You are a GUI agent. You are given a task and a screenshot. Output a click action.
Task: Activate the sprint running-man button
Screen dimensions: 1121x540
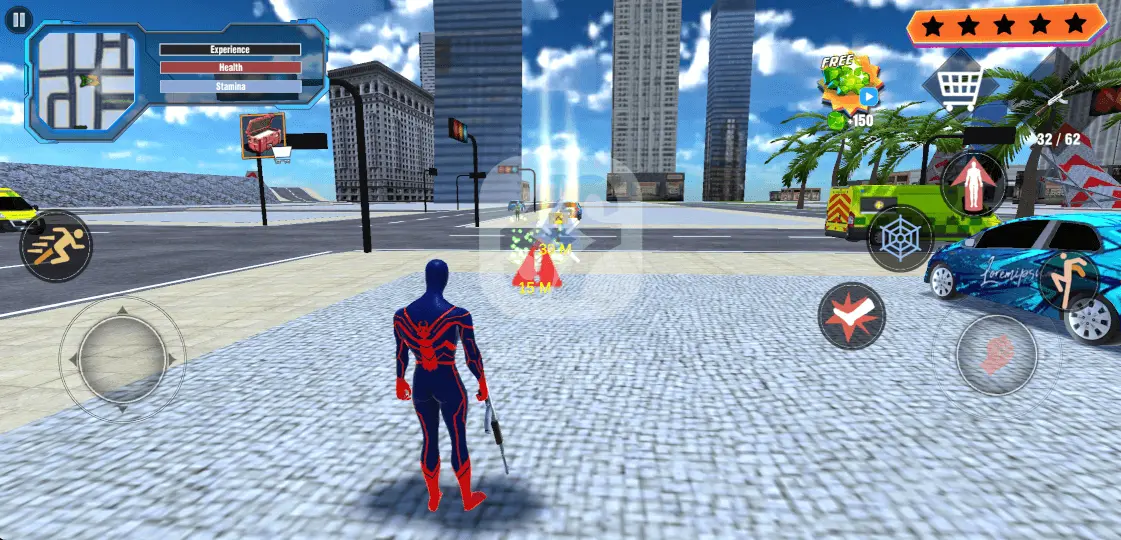tap(54, 246)
